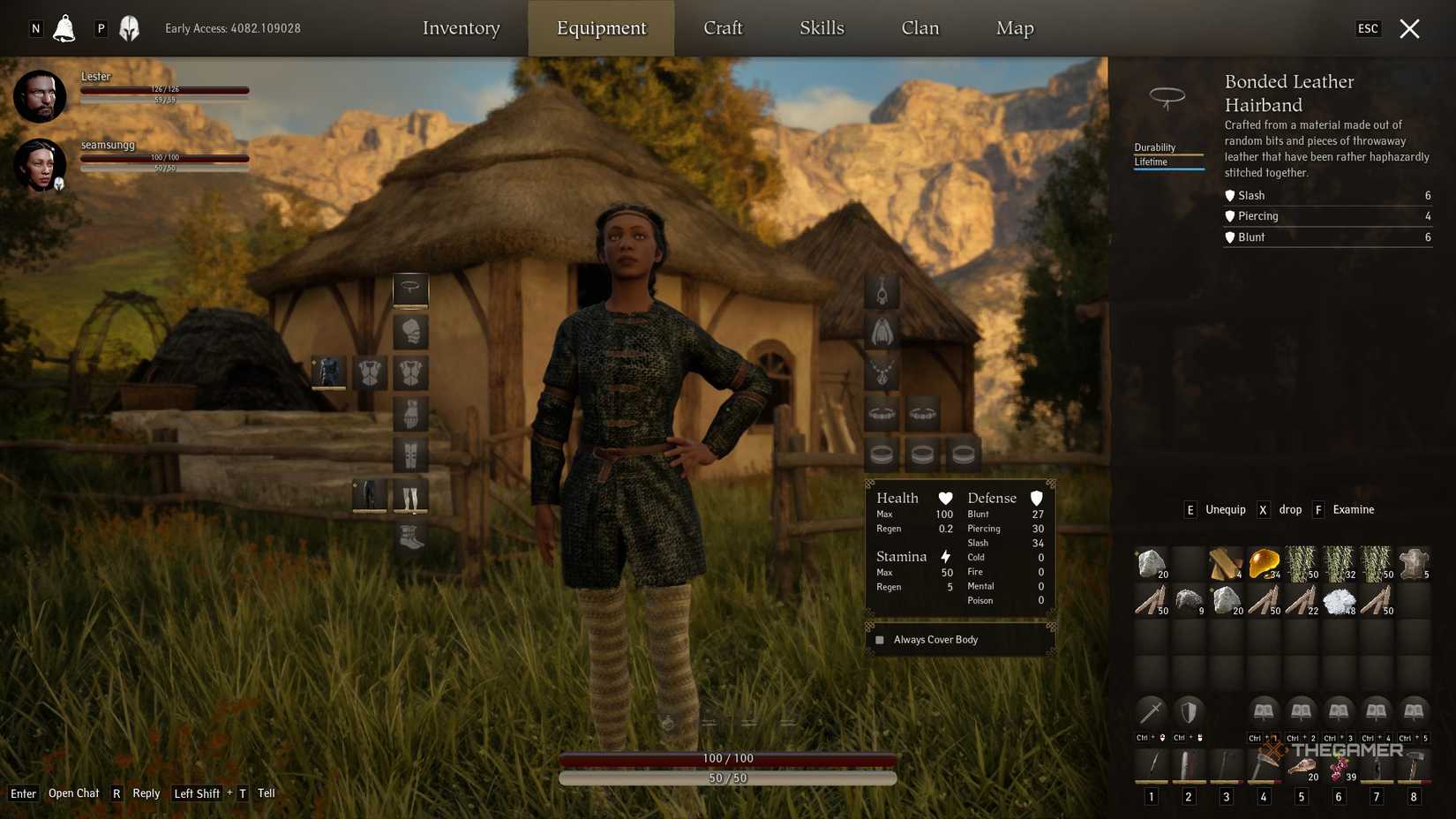Open seamsungg's party member details
The image size is (1456, 819).
40,165
